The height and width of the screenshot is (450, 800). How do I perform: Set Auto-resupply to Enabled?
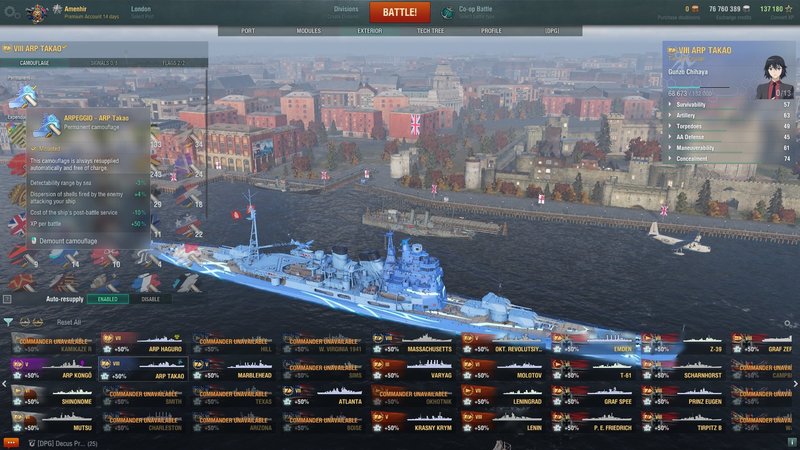[x=105, y=298]
